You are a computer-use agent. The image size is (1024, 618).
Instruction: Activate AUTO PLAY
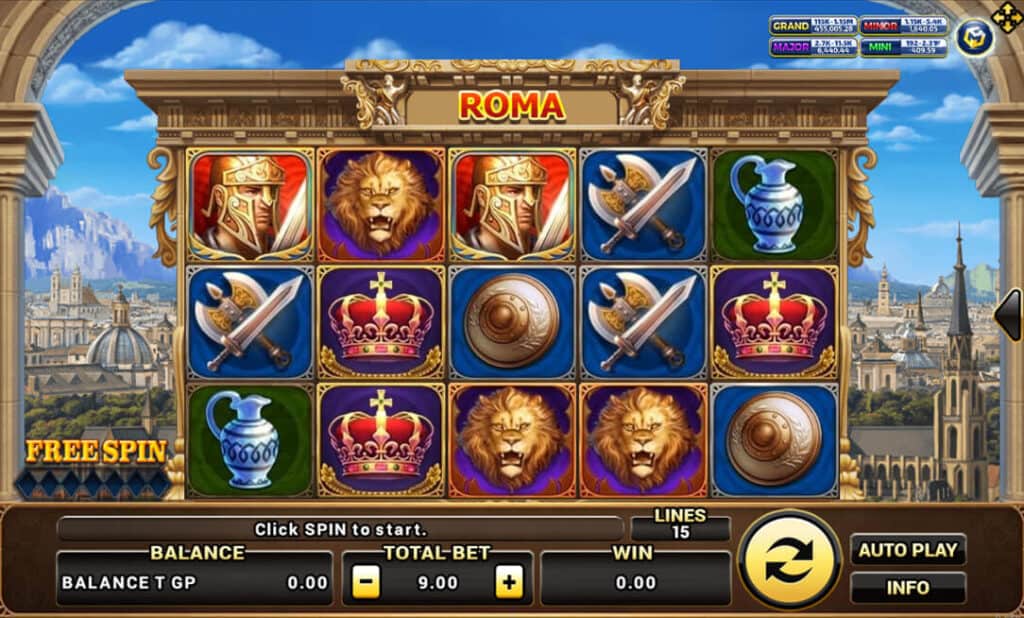coord(908,549)
